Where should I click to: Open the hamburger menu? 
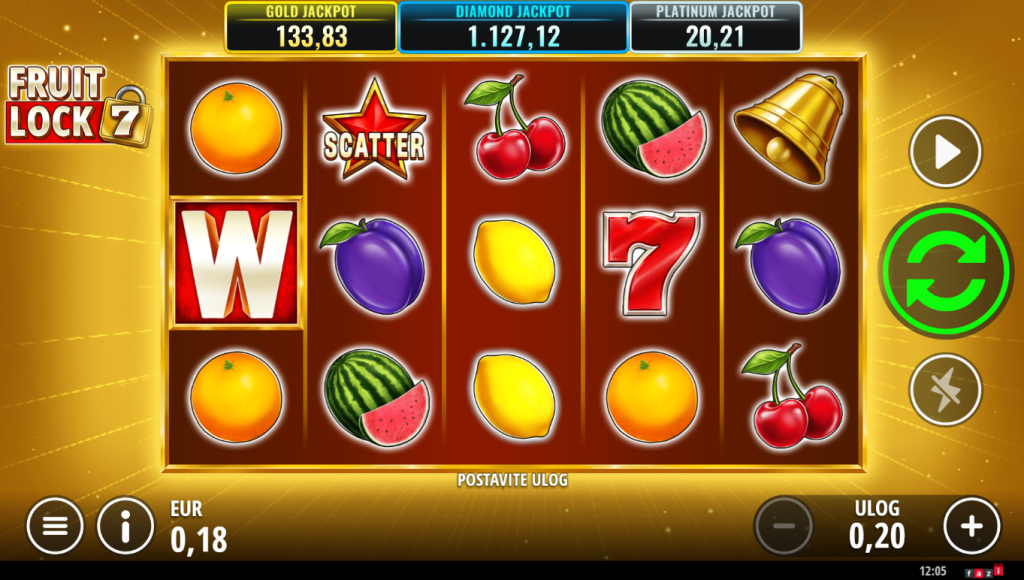(x=55, y=526)
